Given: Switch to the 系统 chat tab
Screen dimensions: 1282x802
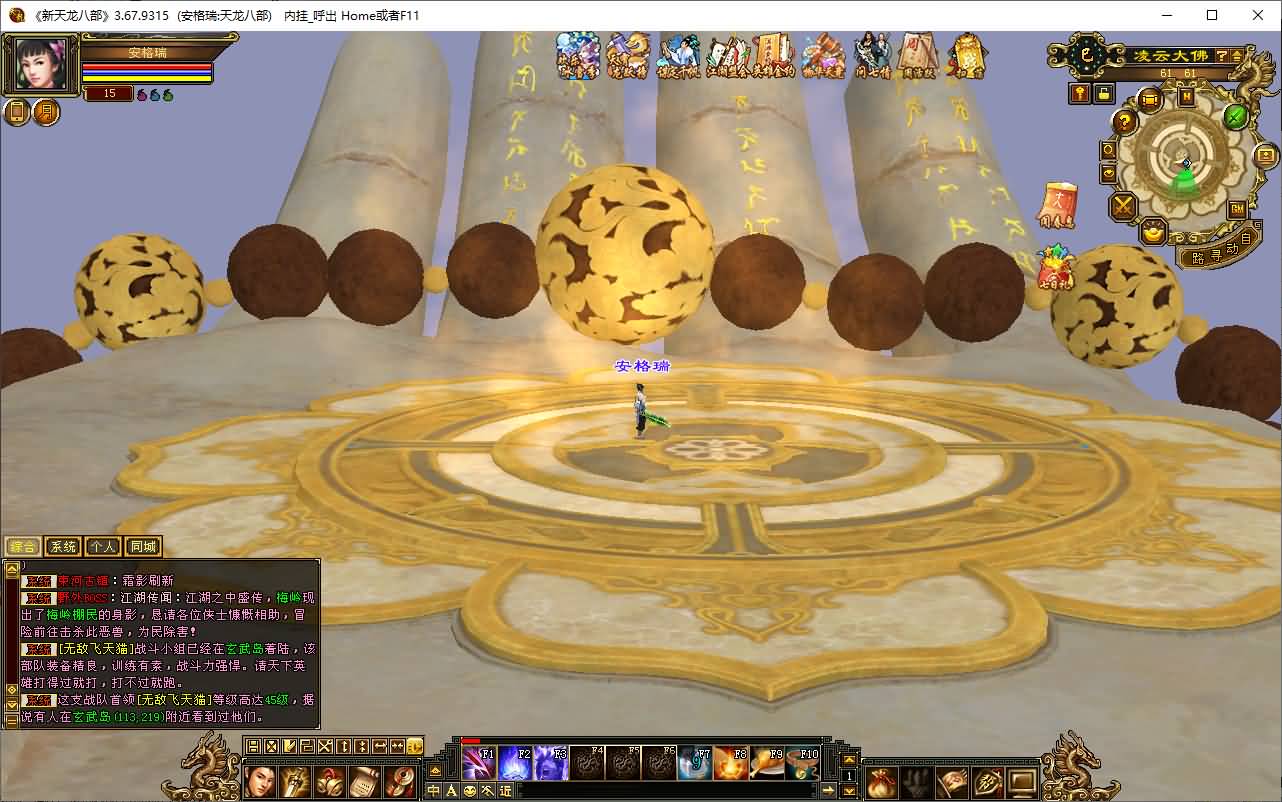Looking at the screenshot, I should [63, 547].
